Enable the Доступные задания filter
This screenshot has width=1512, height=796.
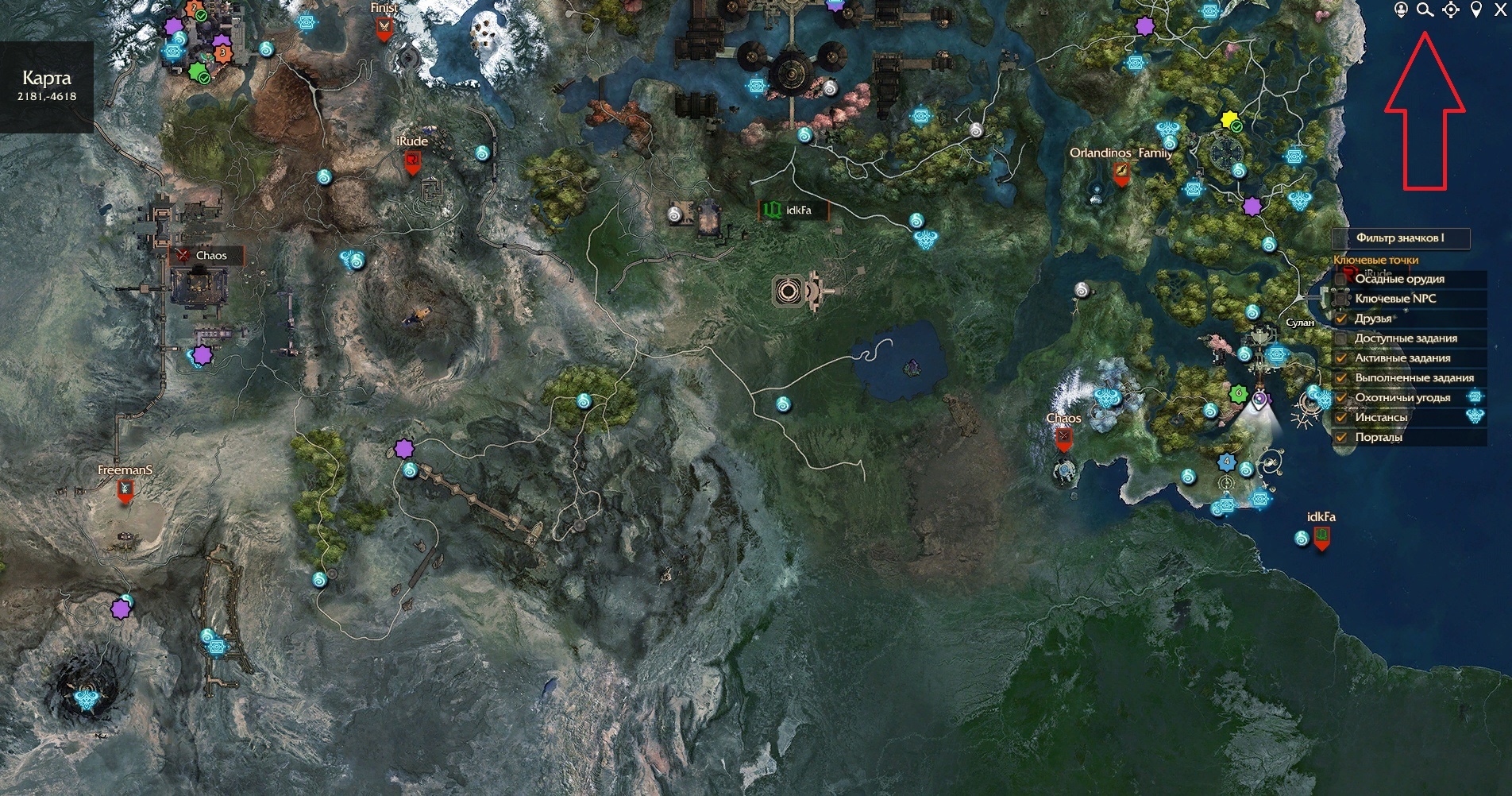(1341, 338)
